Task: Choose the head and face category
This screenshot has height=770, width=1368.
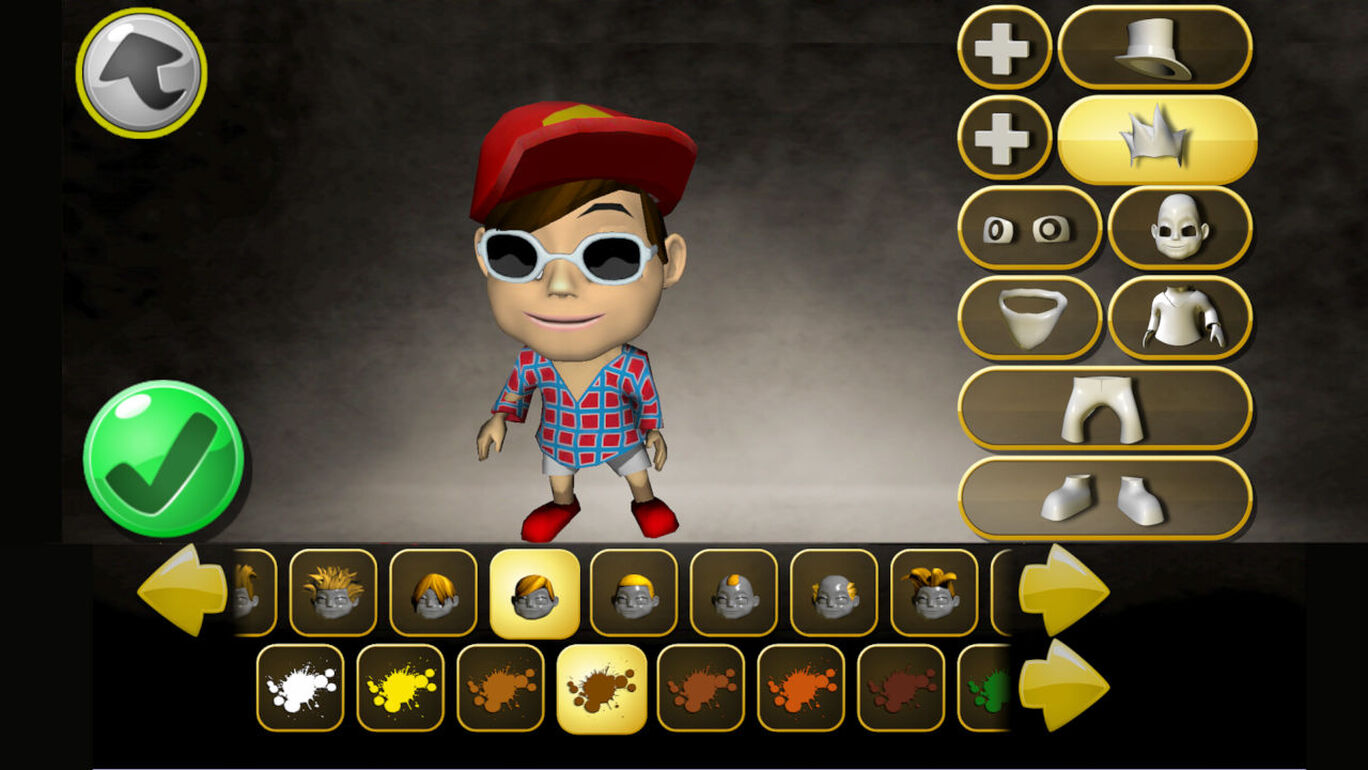Action: click(1180, 228)
